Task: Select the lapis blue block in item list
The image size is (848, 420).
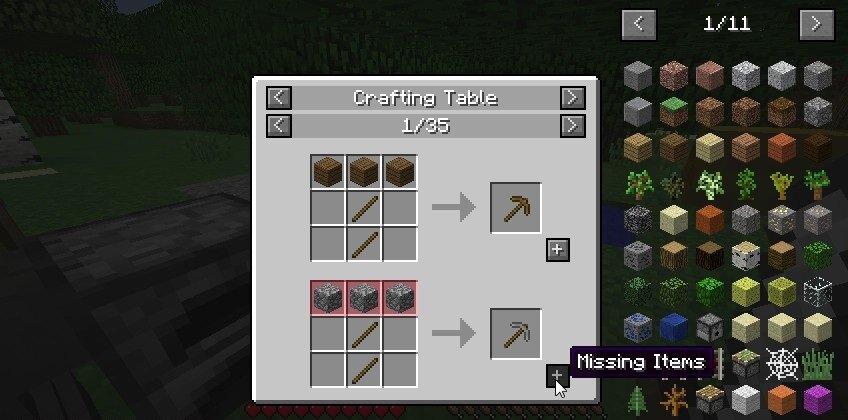Action: pos(674,326)
